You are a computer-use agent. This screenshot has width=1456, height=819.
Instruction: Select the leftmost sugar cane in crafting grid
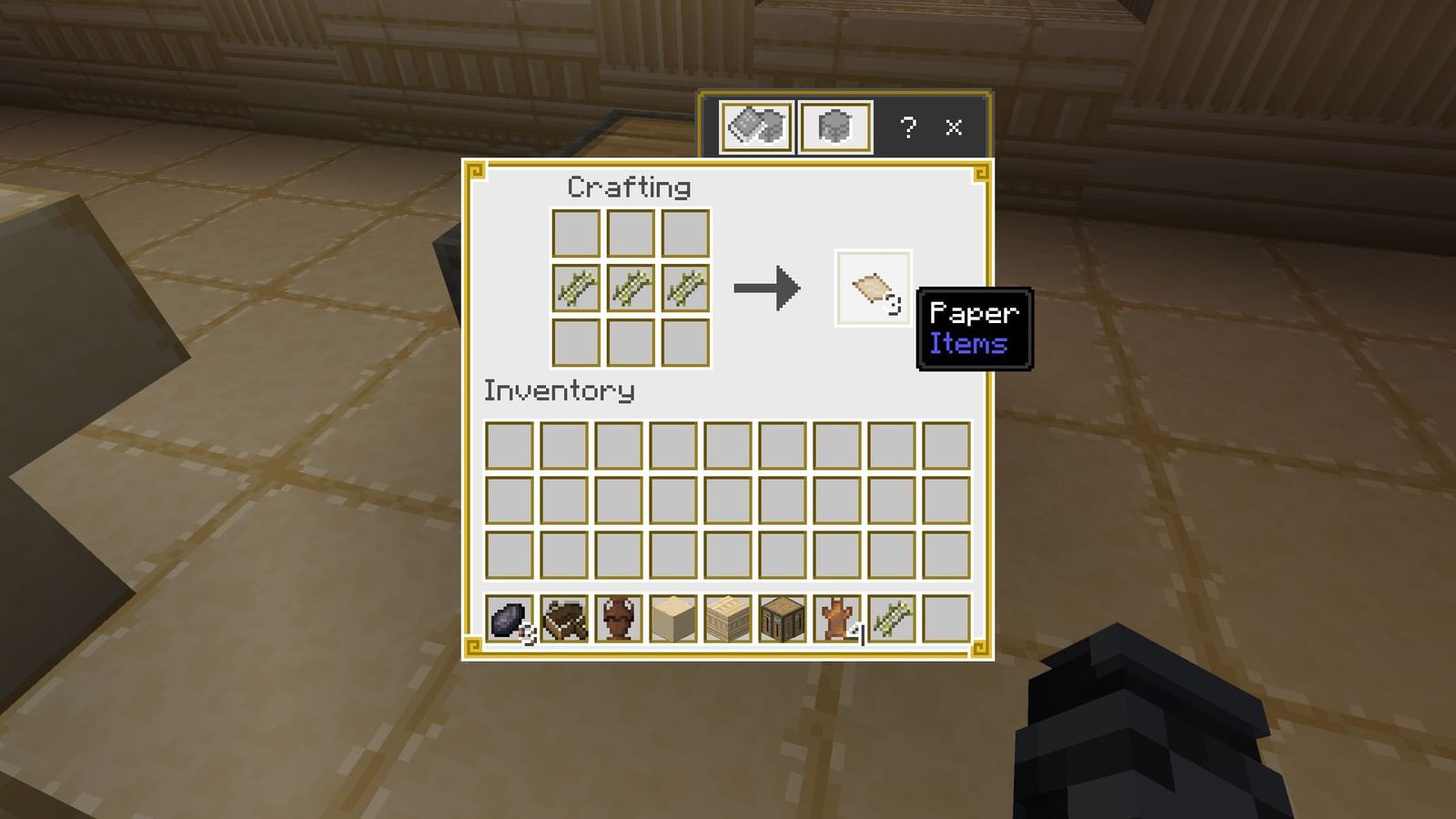pyautogui.click(x=575, y=288)
